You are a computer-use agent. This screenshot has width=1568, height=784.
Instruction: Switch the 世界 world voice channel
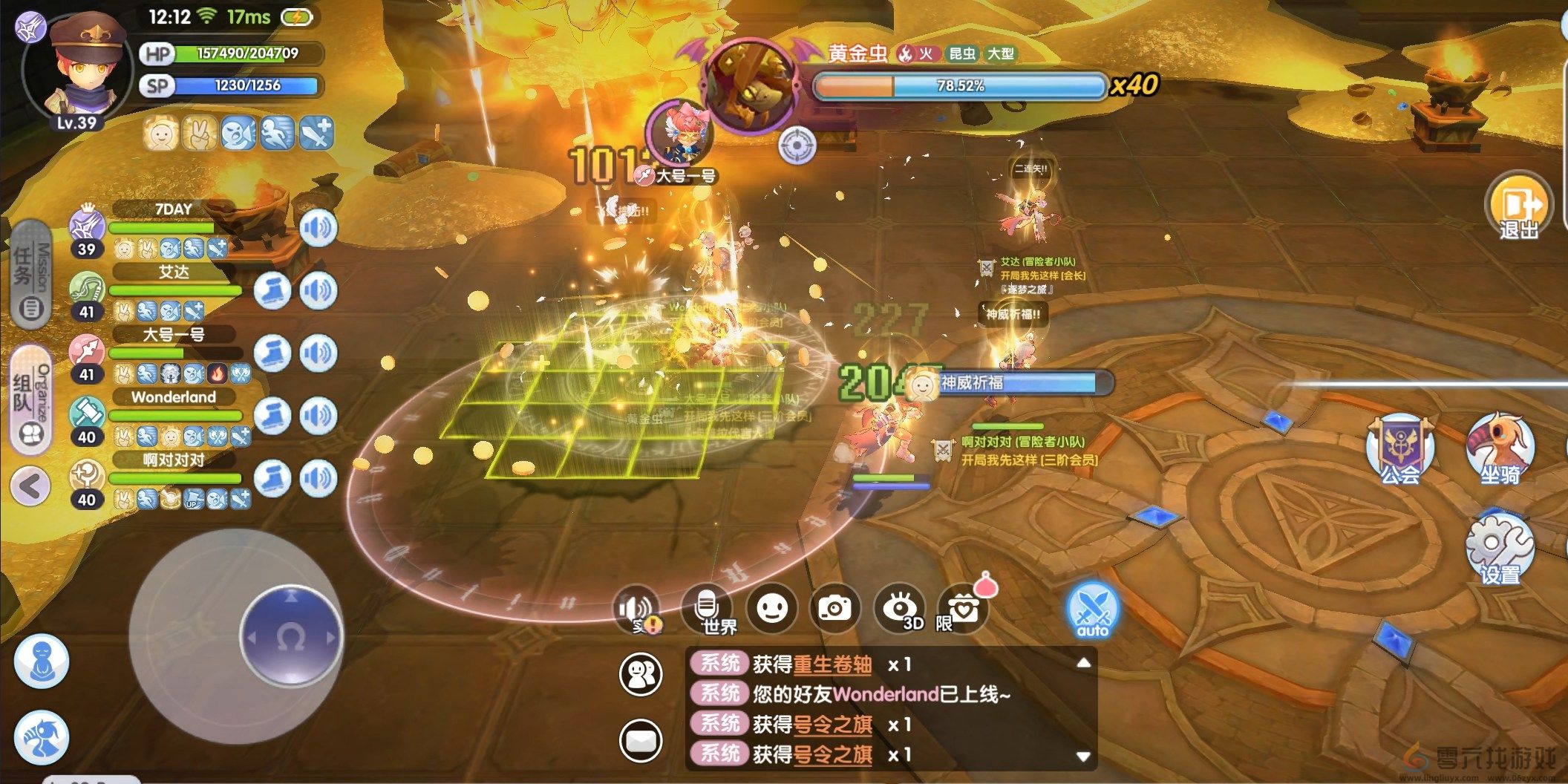[707, 610]
